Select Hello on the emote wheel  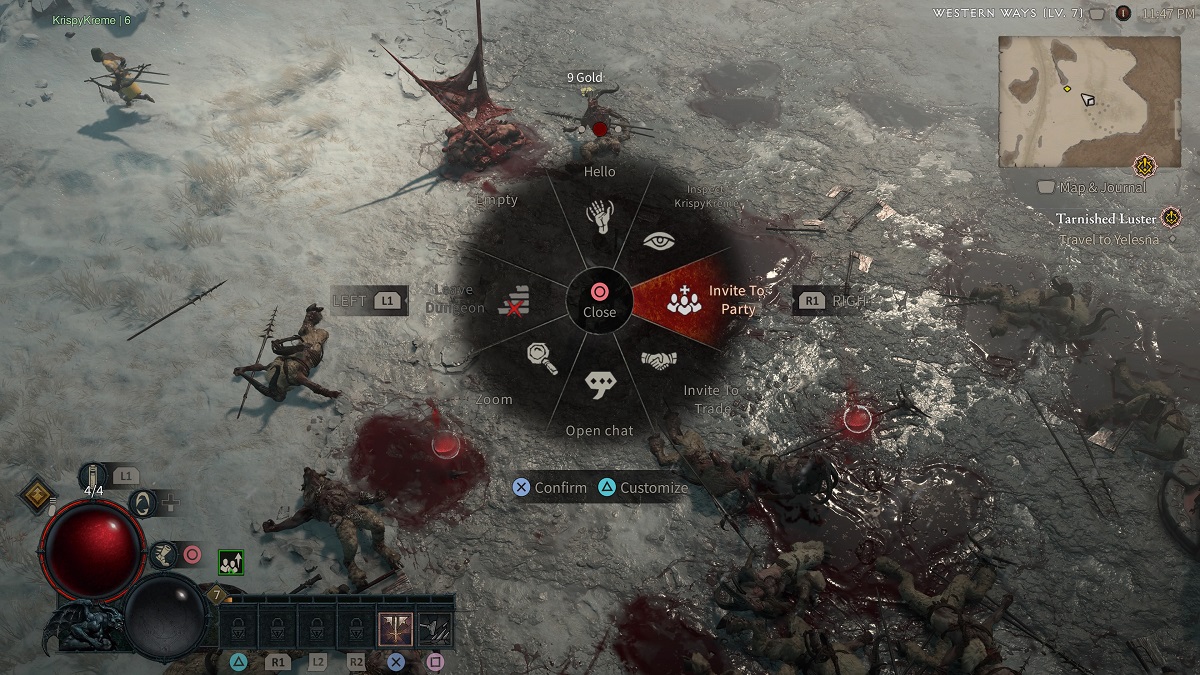600,216
